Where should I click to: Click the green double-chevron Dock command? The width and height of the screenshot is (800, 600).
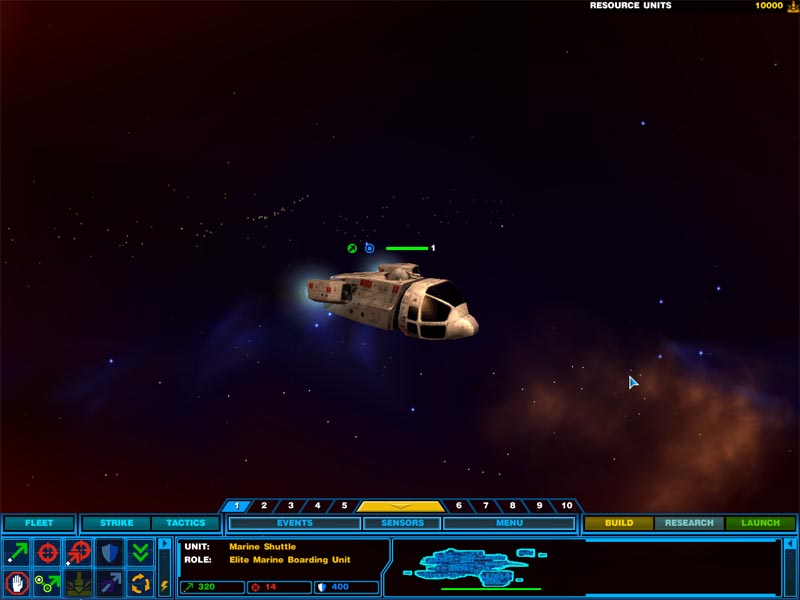[140, 552]
